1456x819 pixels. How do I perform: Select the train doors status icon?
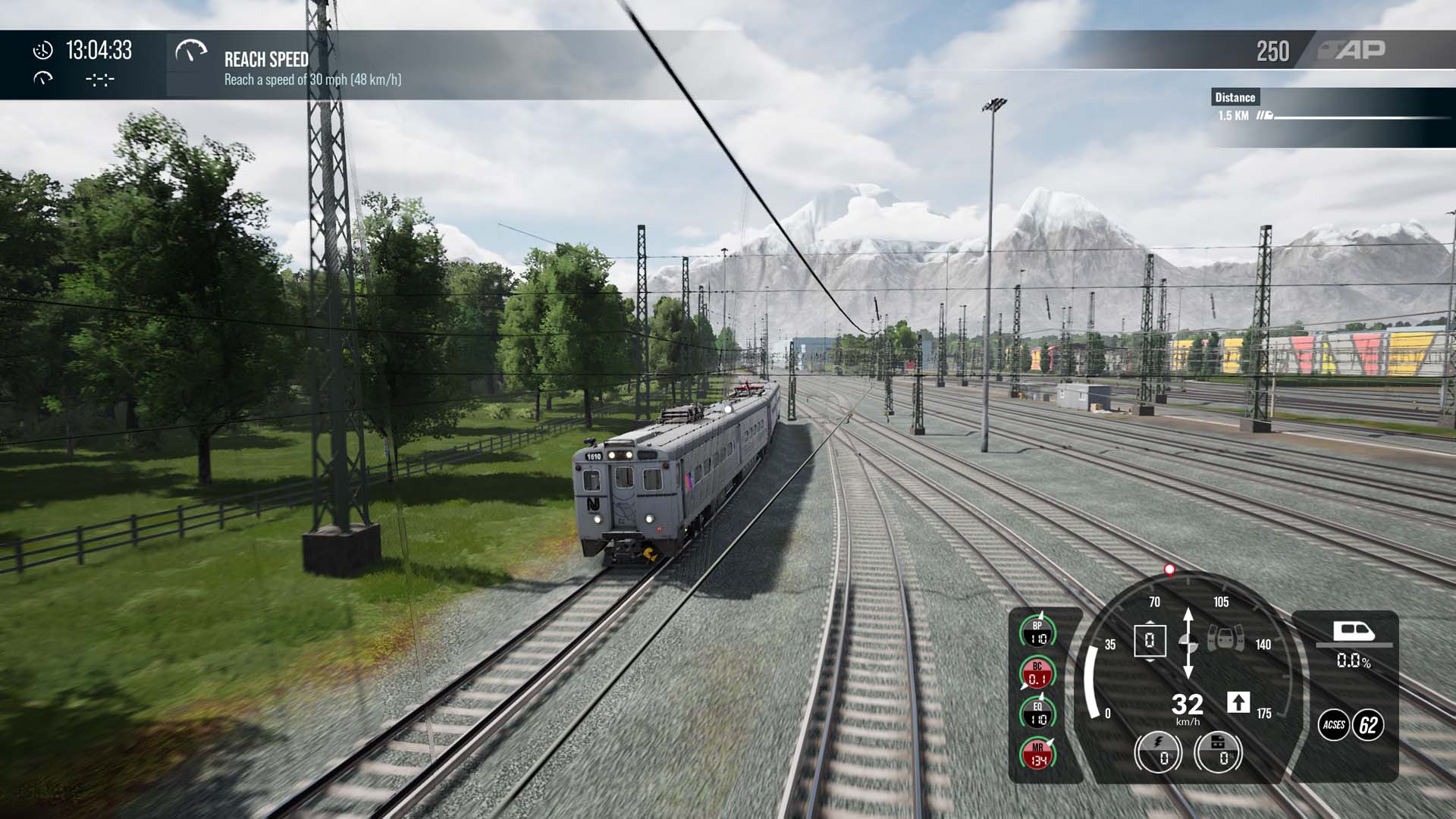[x=1225, y=639]
